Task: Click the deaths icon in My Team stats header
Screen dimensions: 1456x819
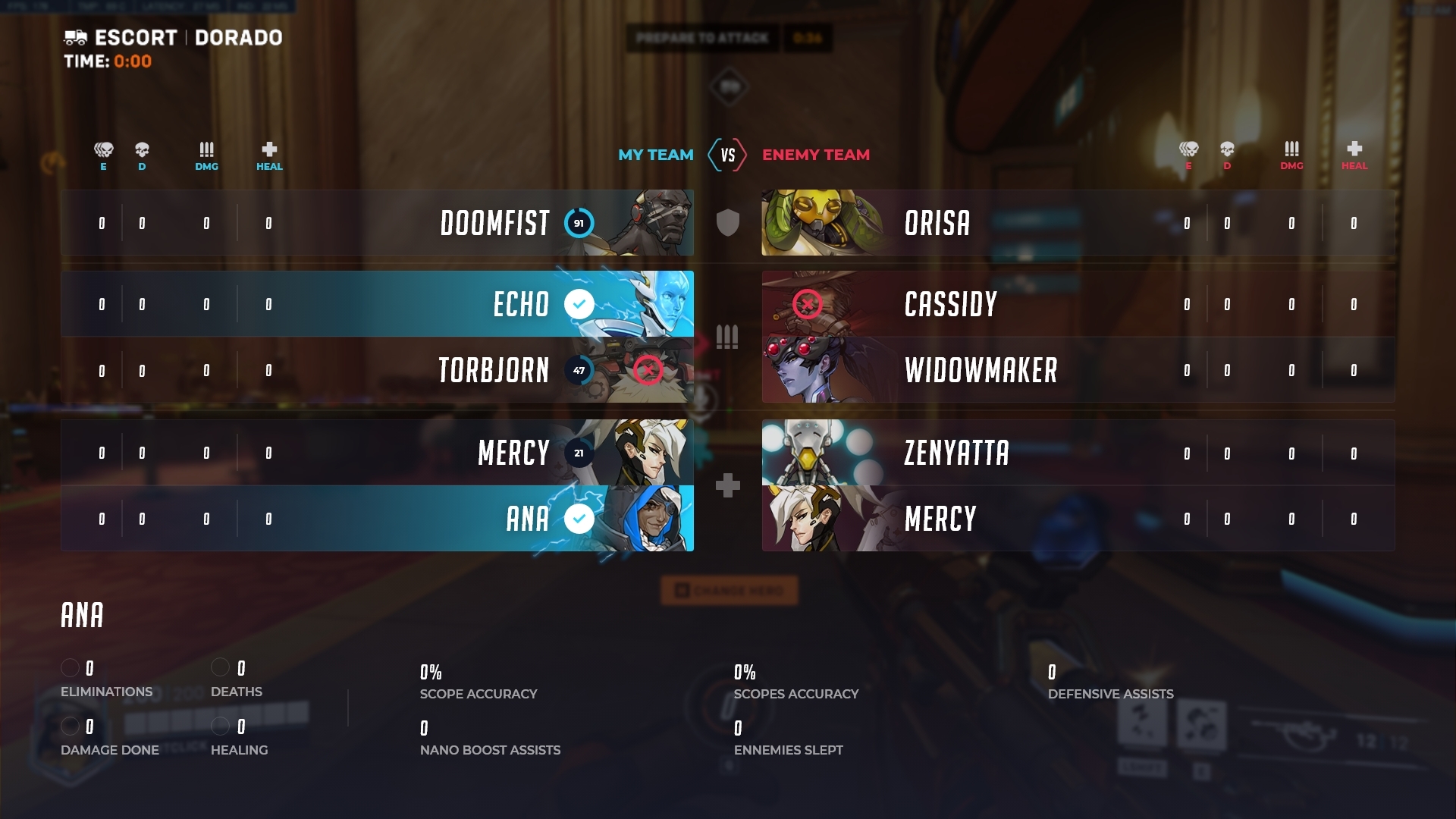Action: [143, 149]
